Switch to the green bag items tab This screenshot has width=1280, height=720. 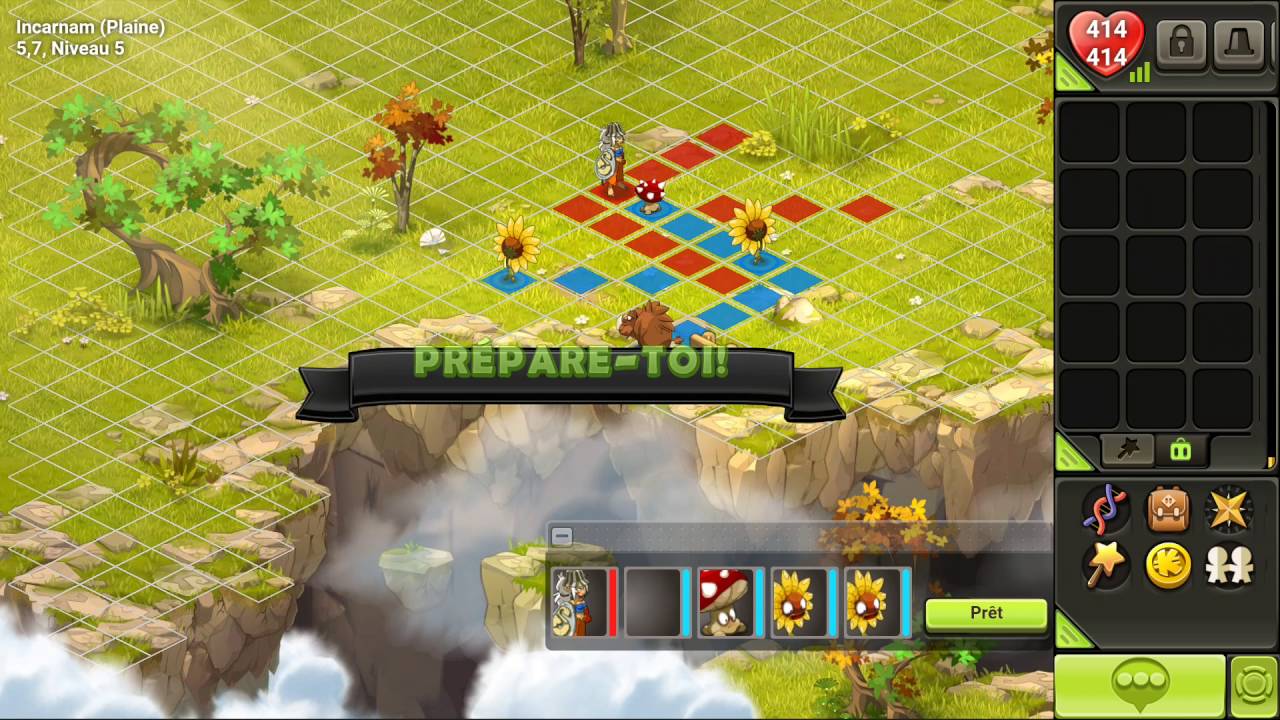1180,450
